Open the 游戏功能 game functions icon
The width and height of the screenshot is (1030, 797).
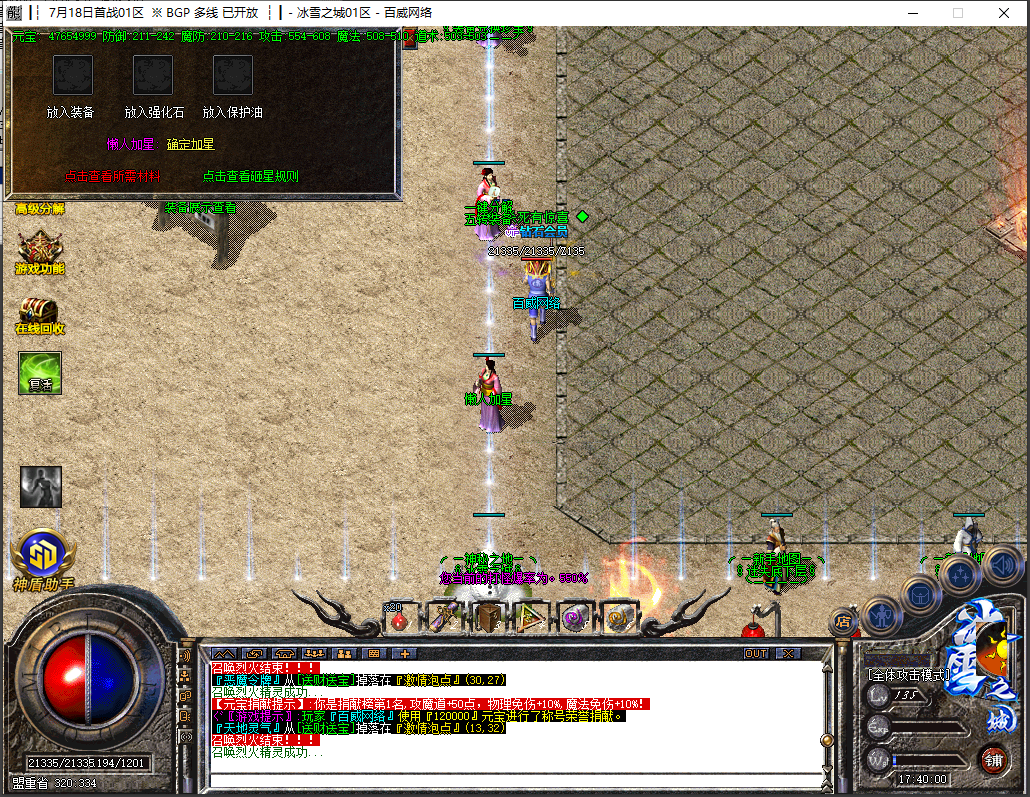39,250
